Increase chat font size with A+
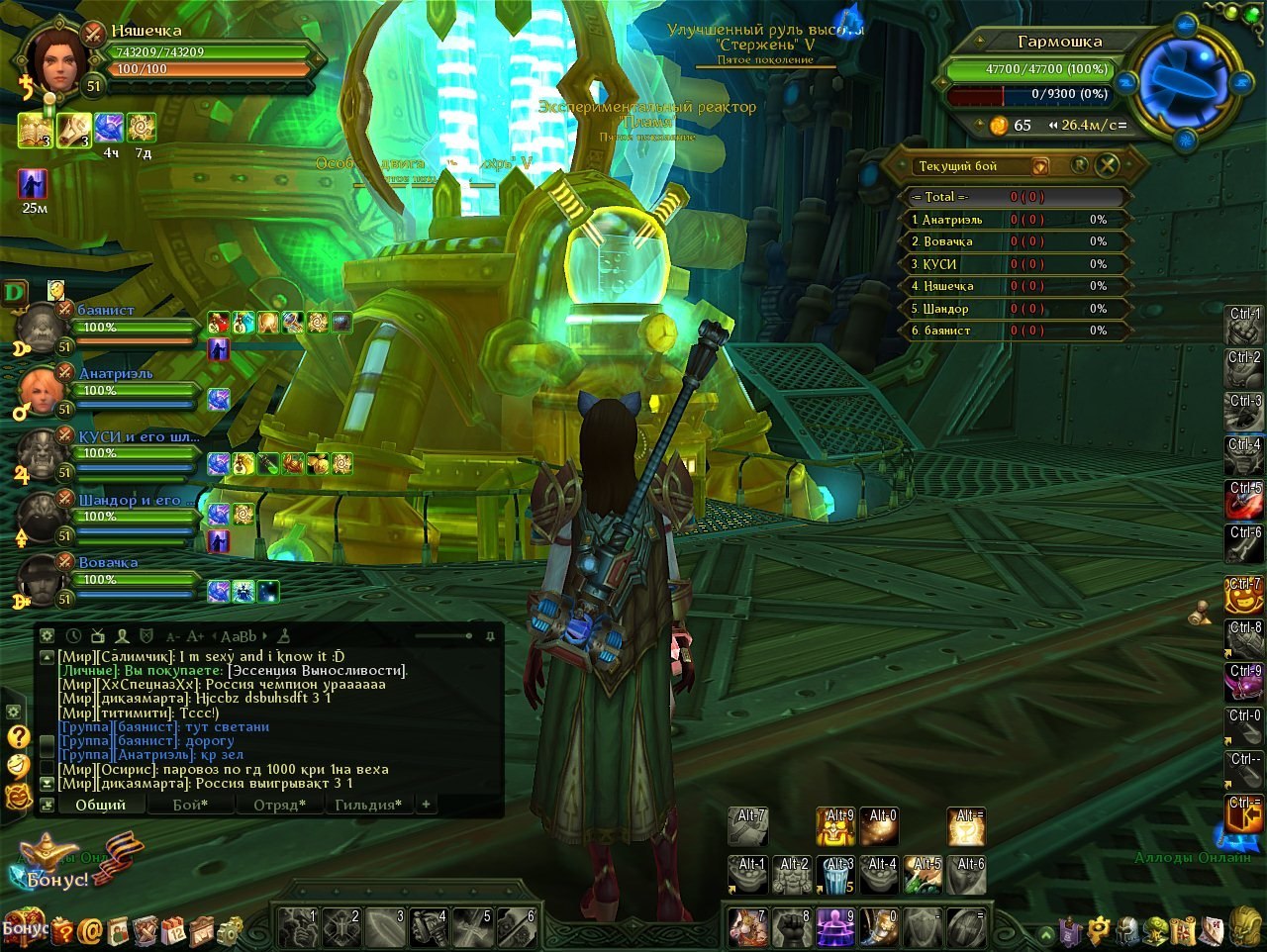The image size is (1267, 952). click(195, 636)
